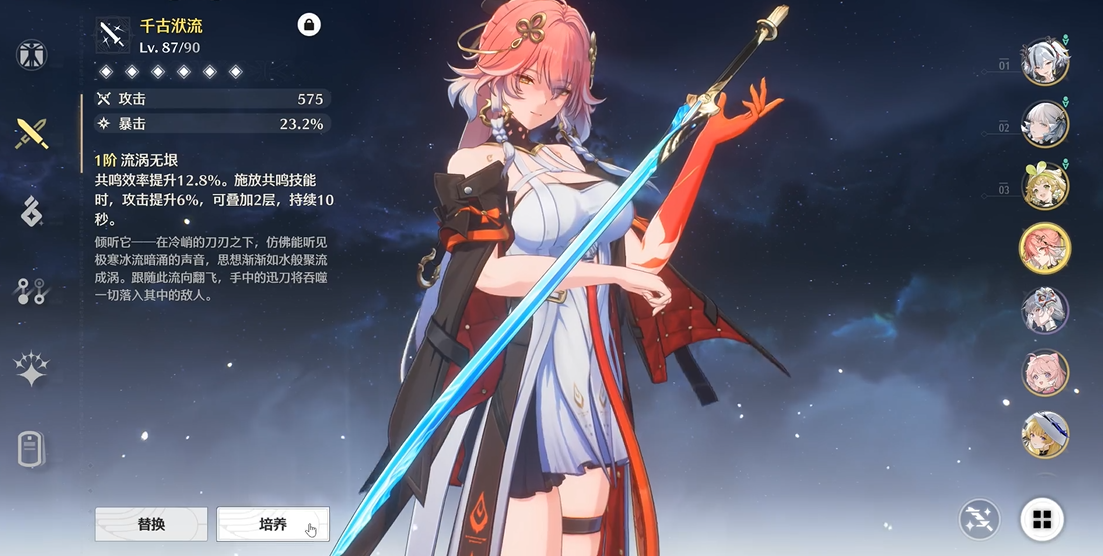
Task: Open the four-square grid menu button
Action: tap(1042, 519)
